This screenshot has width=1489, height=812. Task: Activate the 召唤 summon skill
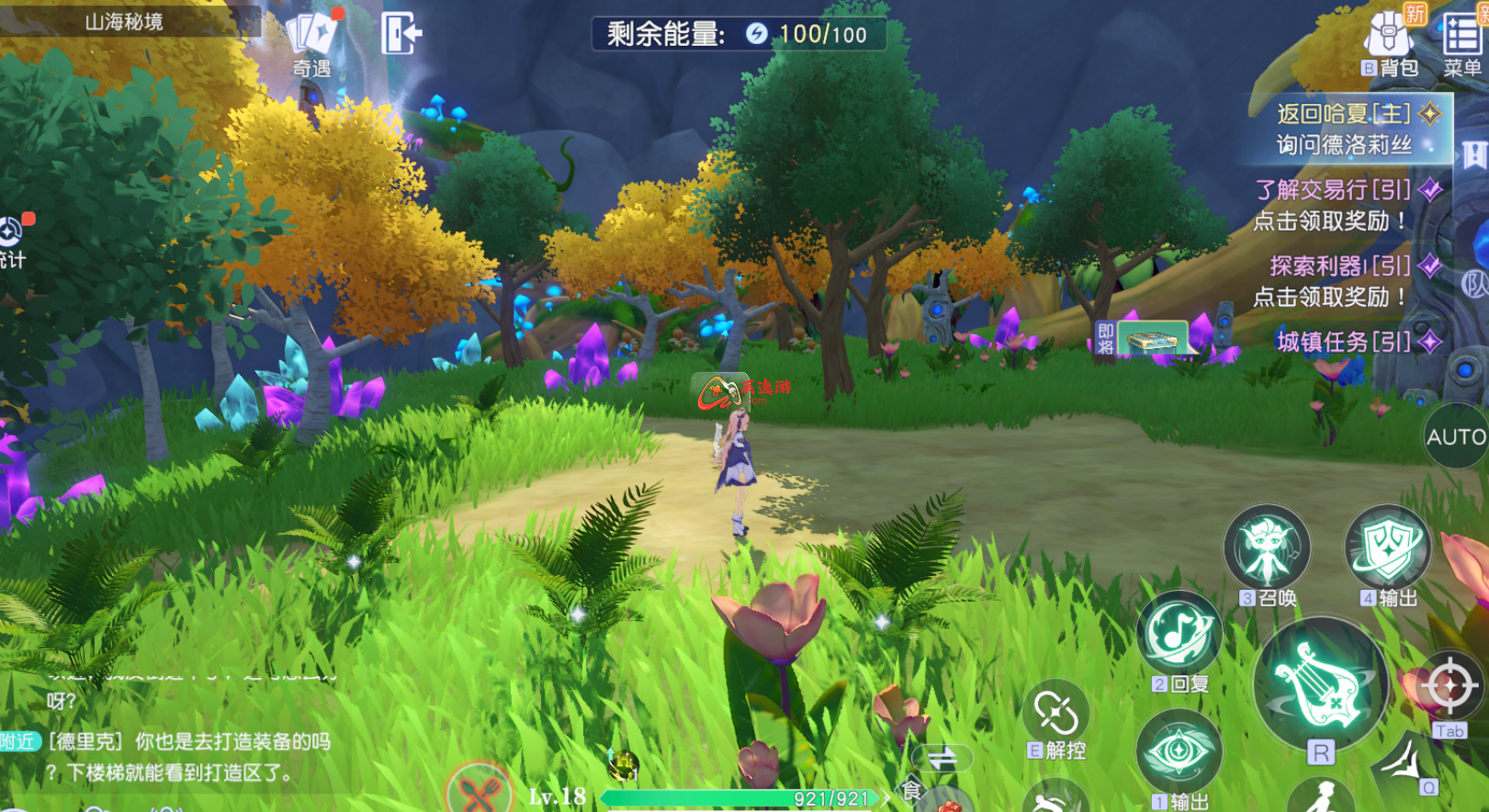pos(1267,548)
